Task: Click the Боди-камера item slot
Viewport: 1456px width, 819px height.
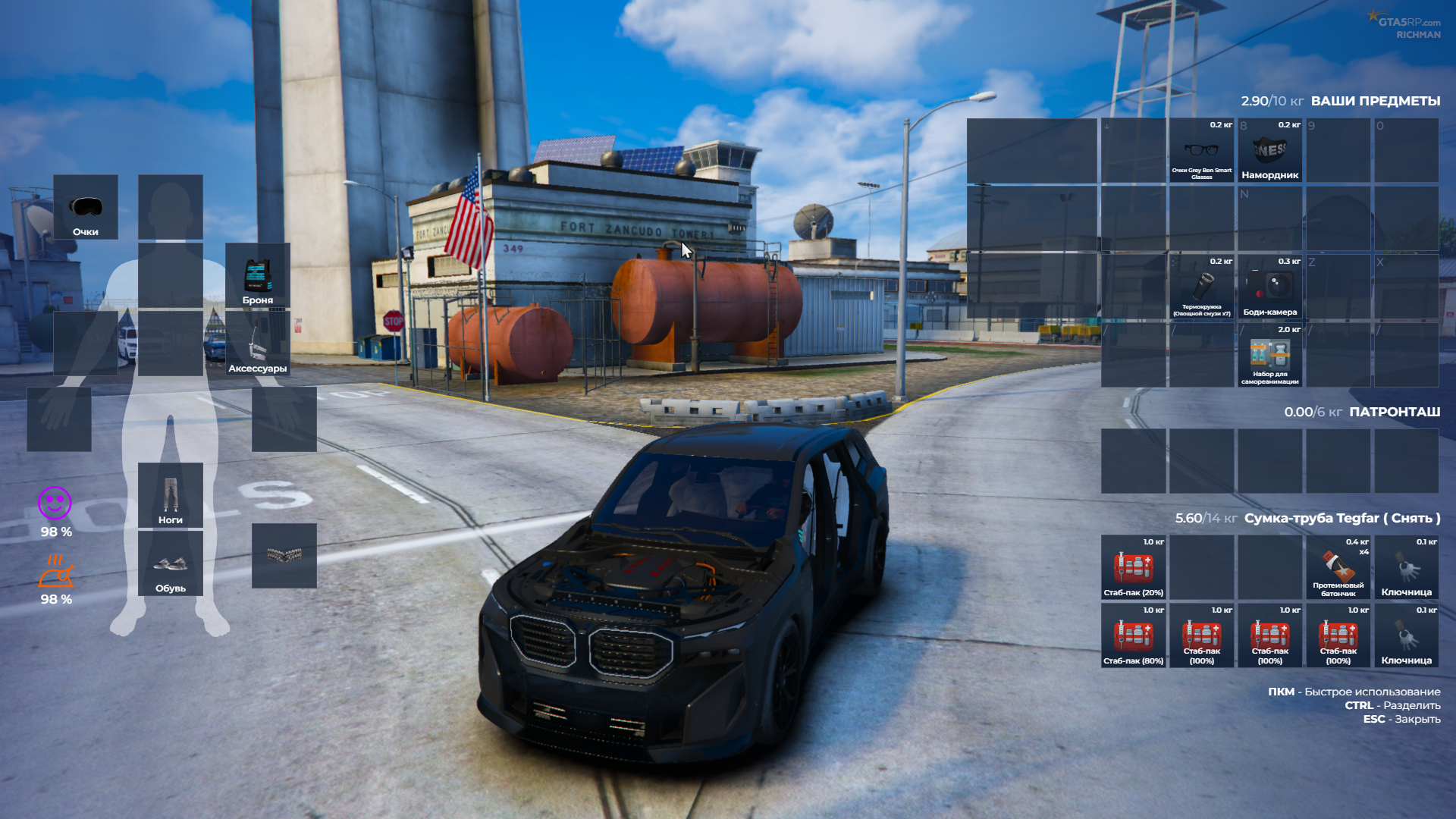Action: pos(1270,287)
